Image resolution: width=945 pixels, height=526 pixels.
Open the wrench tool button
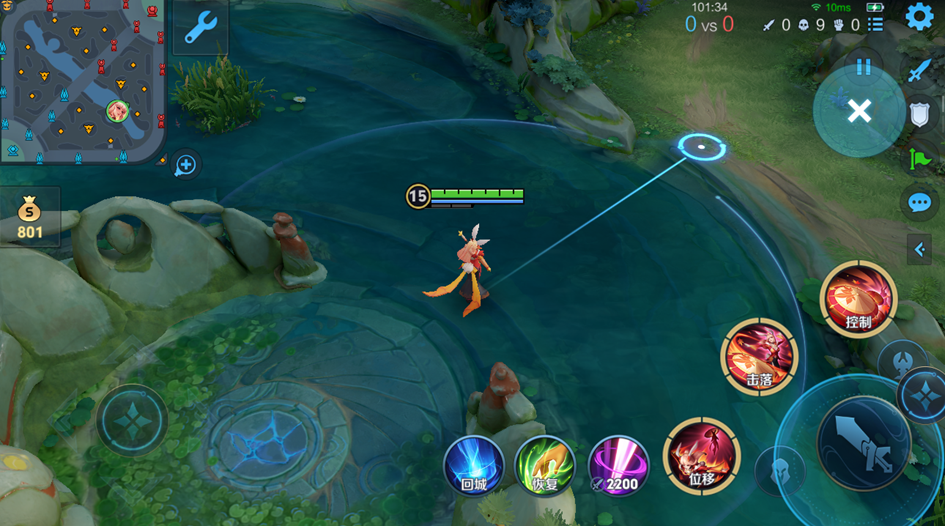click(201, 27)
